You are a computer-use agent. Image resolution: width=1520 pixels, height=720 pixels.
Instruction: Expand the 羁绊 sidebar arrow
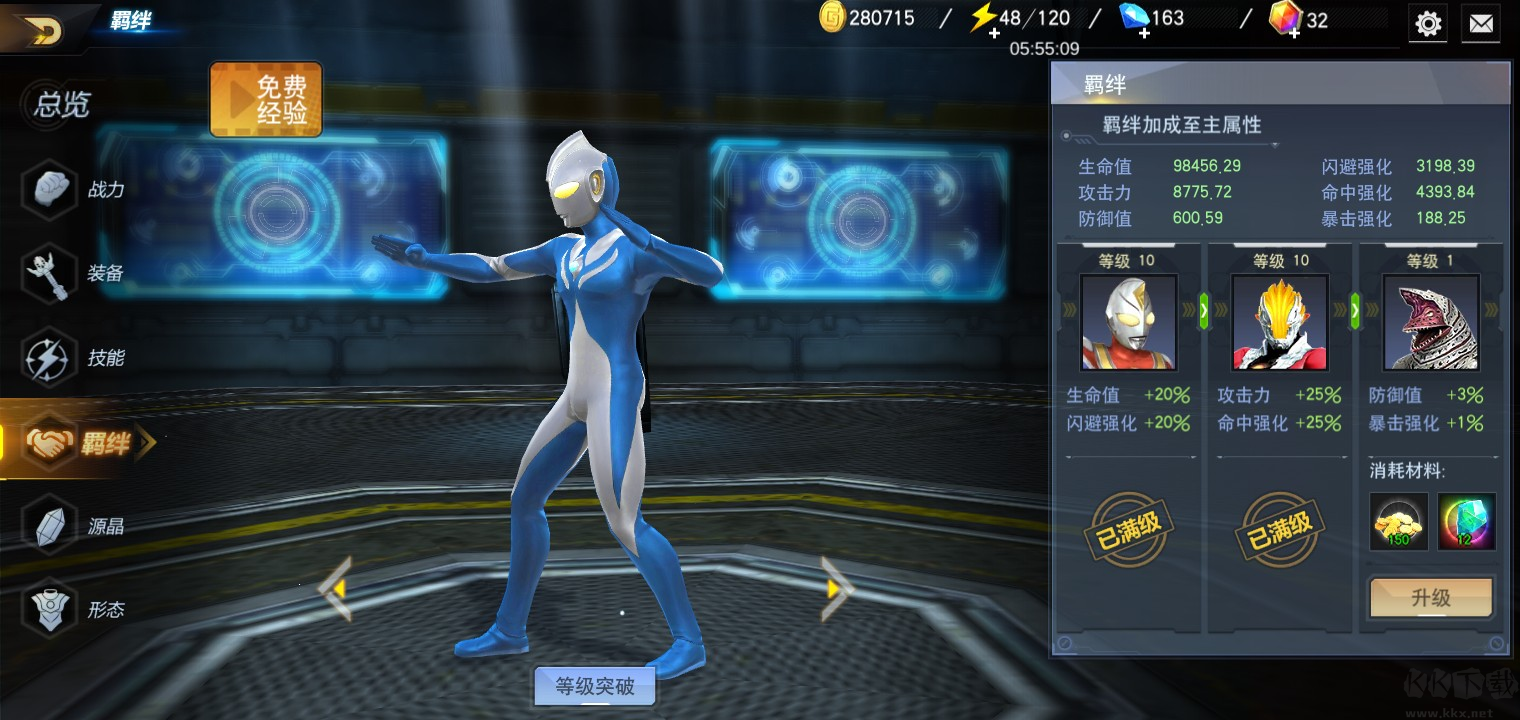pyautogui.click(x=143, y=443)
